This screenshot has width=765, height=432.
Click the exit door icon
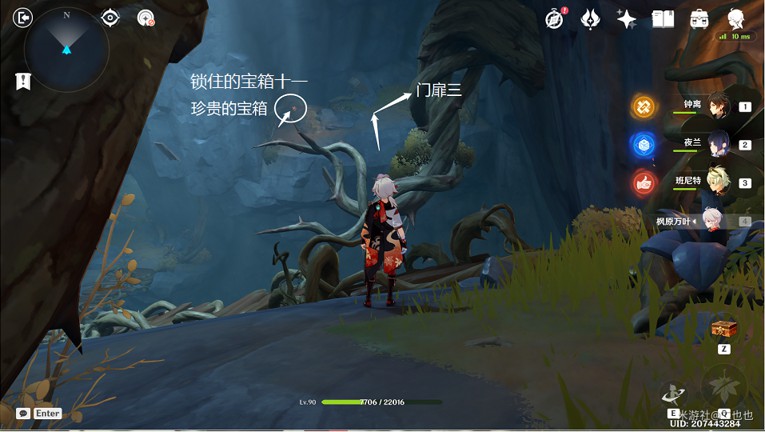tap(24, 17)
